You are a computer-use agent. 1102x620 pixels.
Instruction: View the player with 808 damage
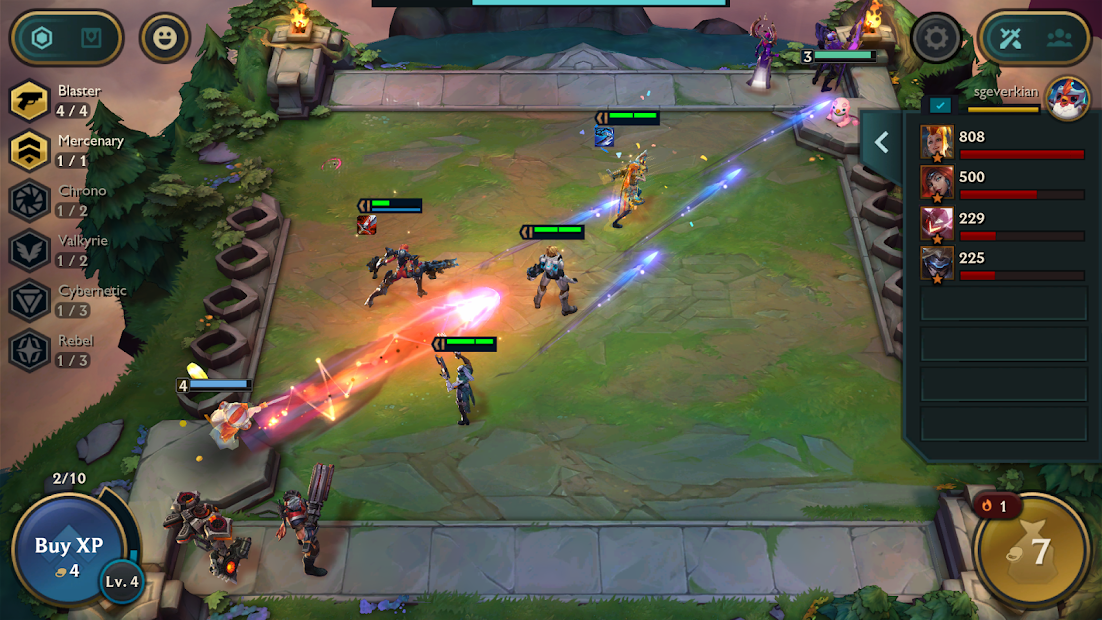[1002, 143]
